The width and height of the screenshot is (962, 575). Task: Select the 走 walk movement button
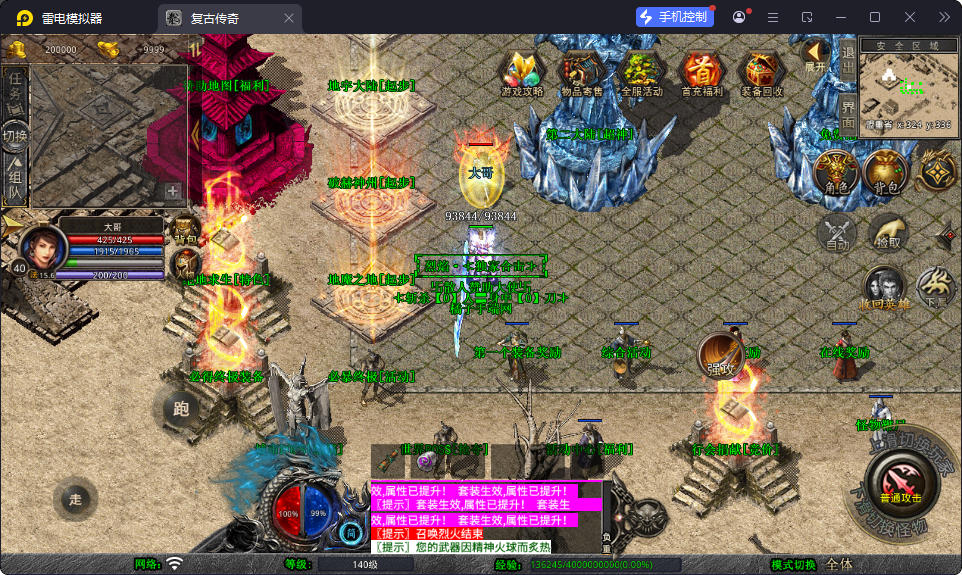click(75, 500)
